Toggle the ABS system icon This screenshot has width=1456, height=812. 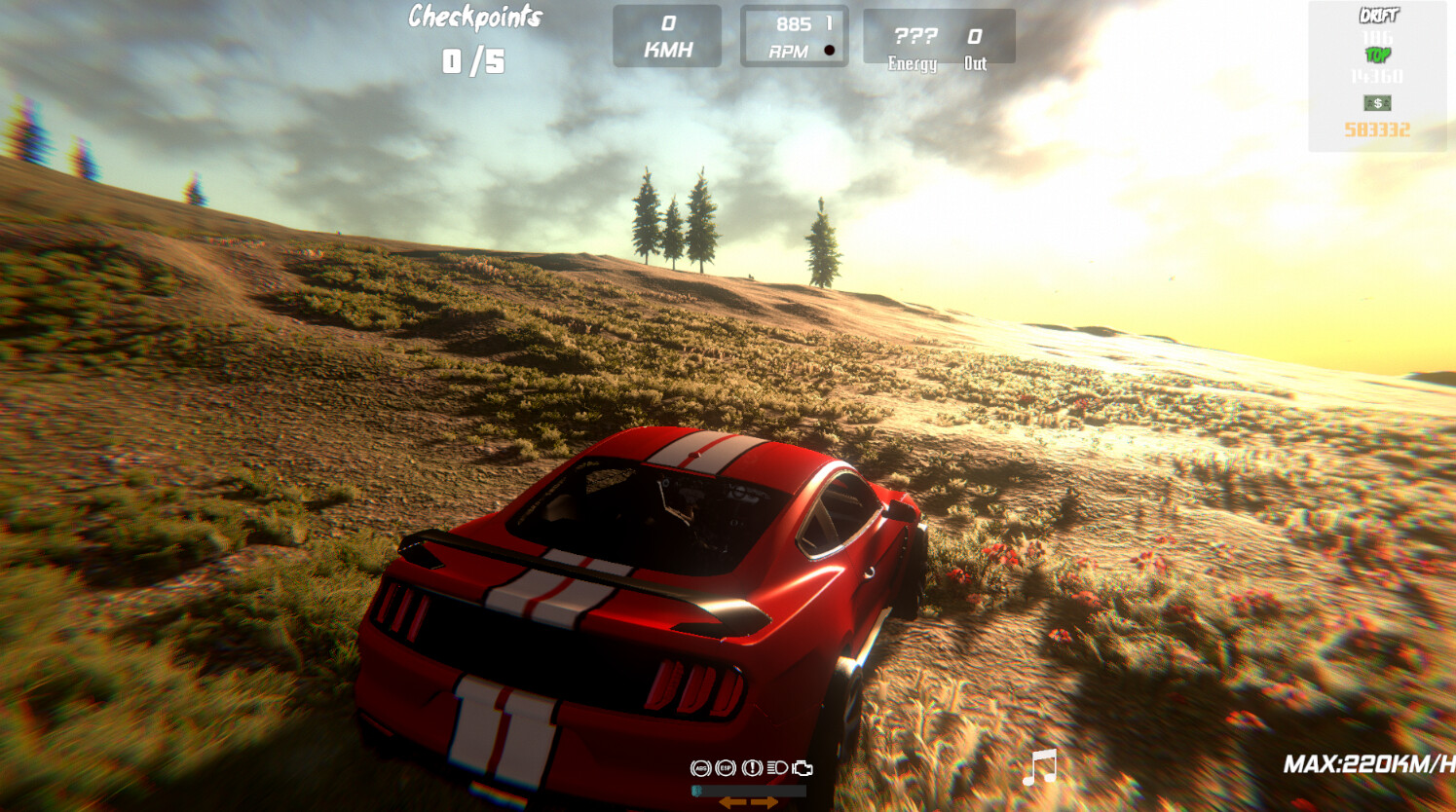coord(700,767)
